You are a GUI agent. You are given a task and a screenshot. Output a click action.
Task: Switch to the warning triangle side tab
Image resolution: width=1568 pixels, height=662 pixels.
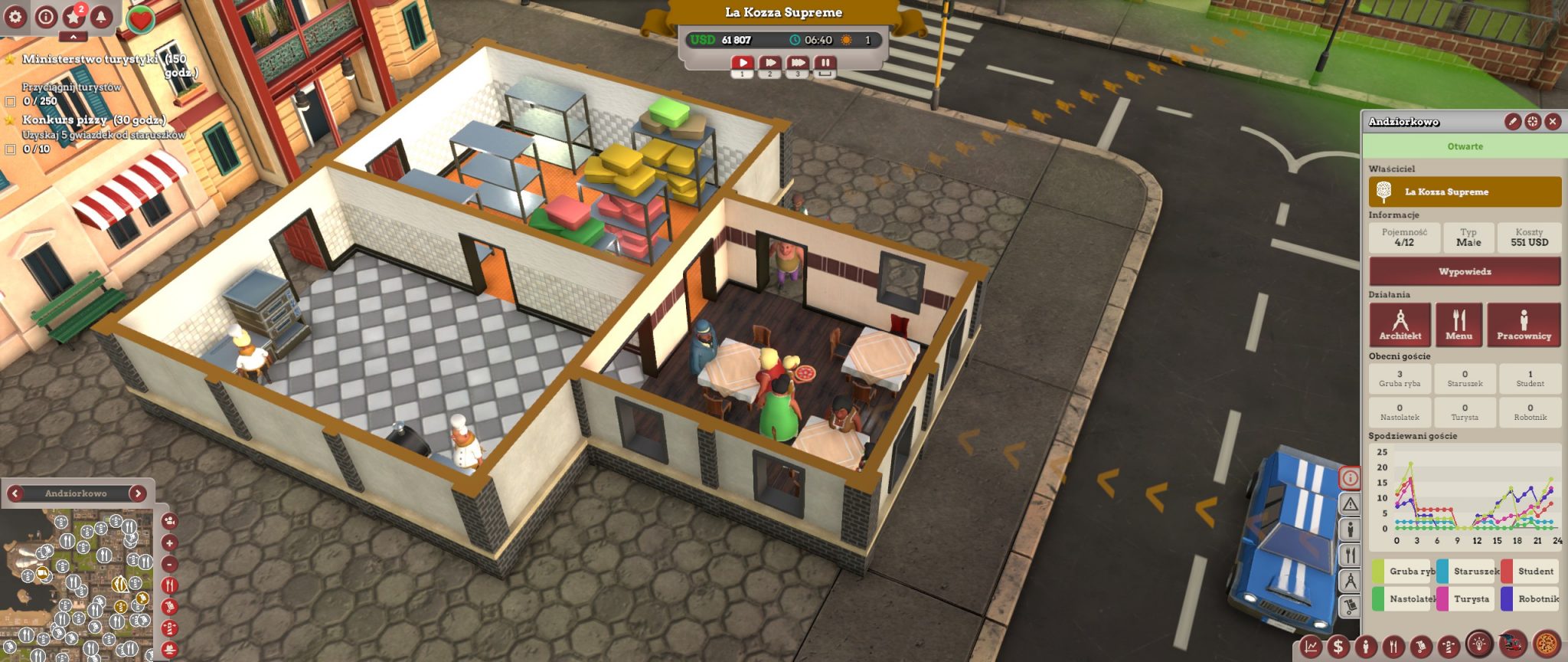tap(1350, 503)
